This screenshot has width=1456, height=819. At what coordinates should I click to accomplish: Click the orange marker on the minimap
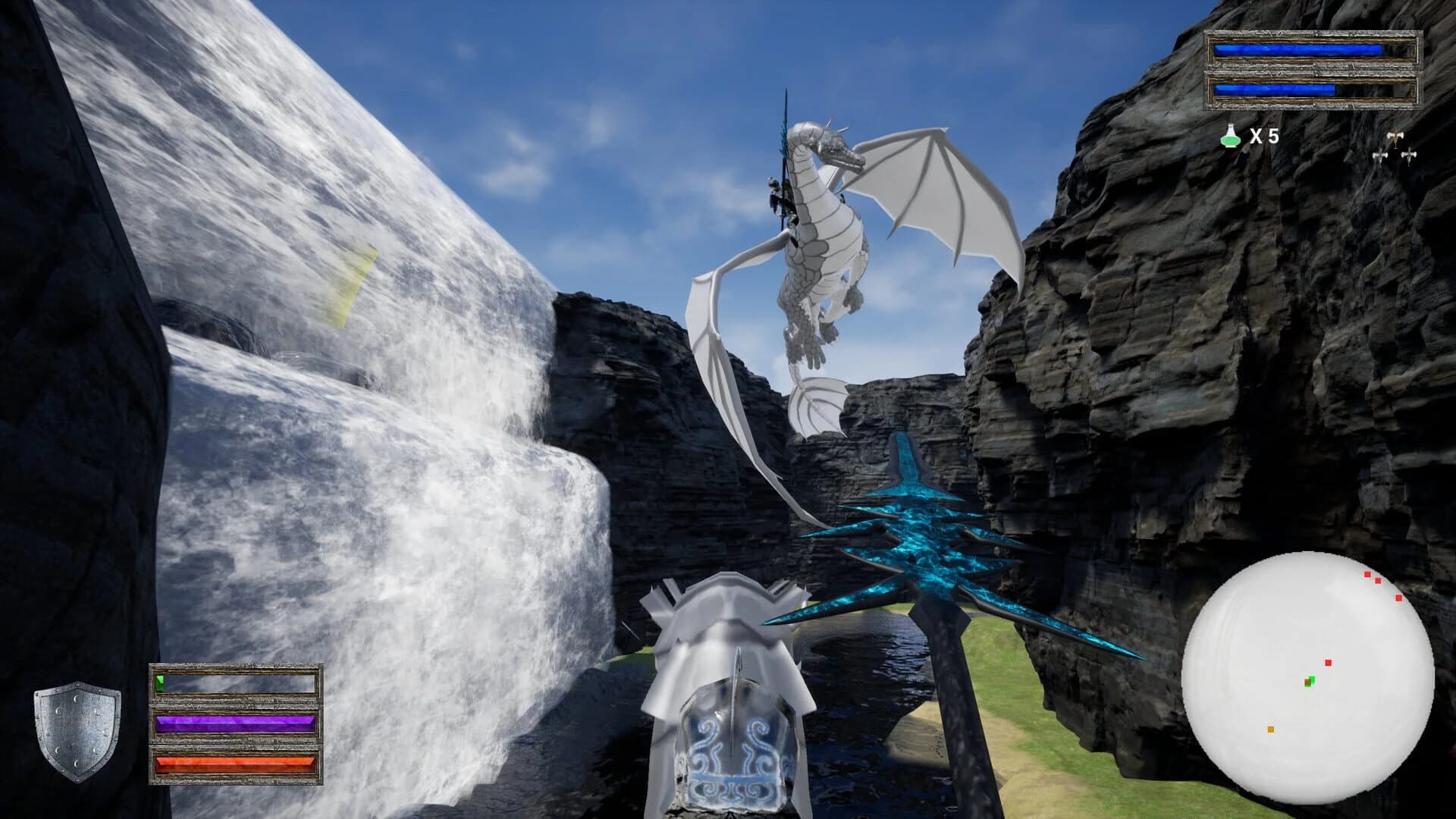pos(1270,729)
